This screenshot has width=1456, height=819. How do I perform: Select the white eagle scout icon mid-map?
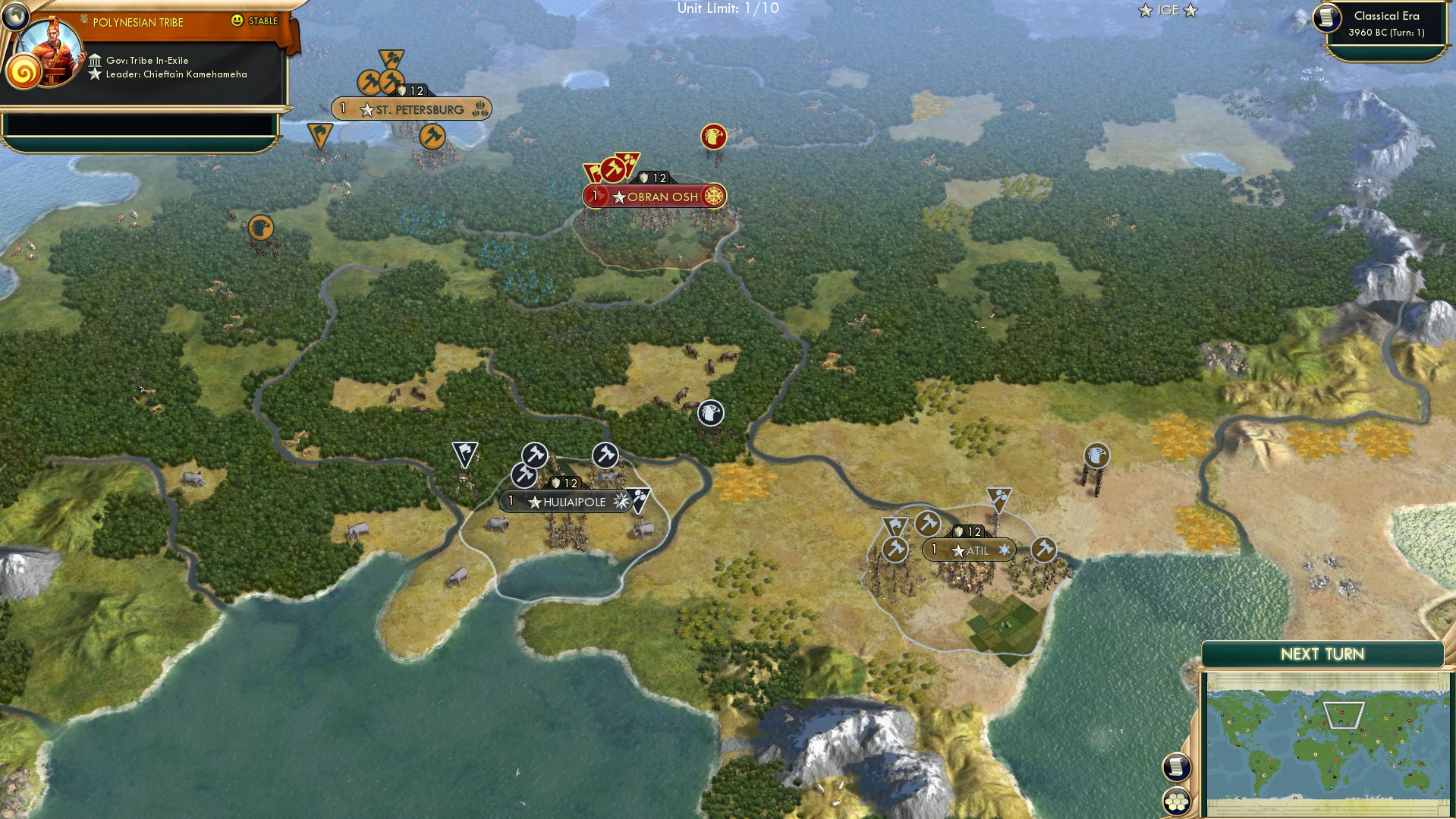(x=709, y=413)
